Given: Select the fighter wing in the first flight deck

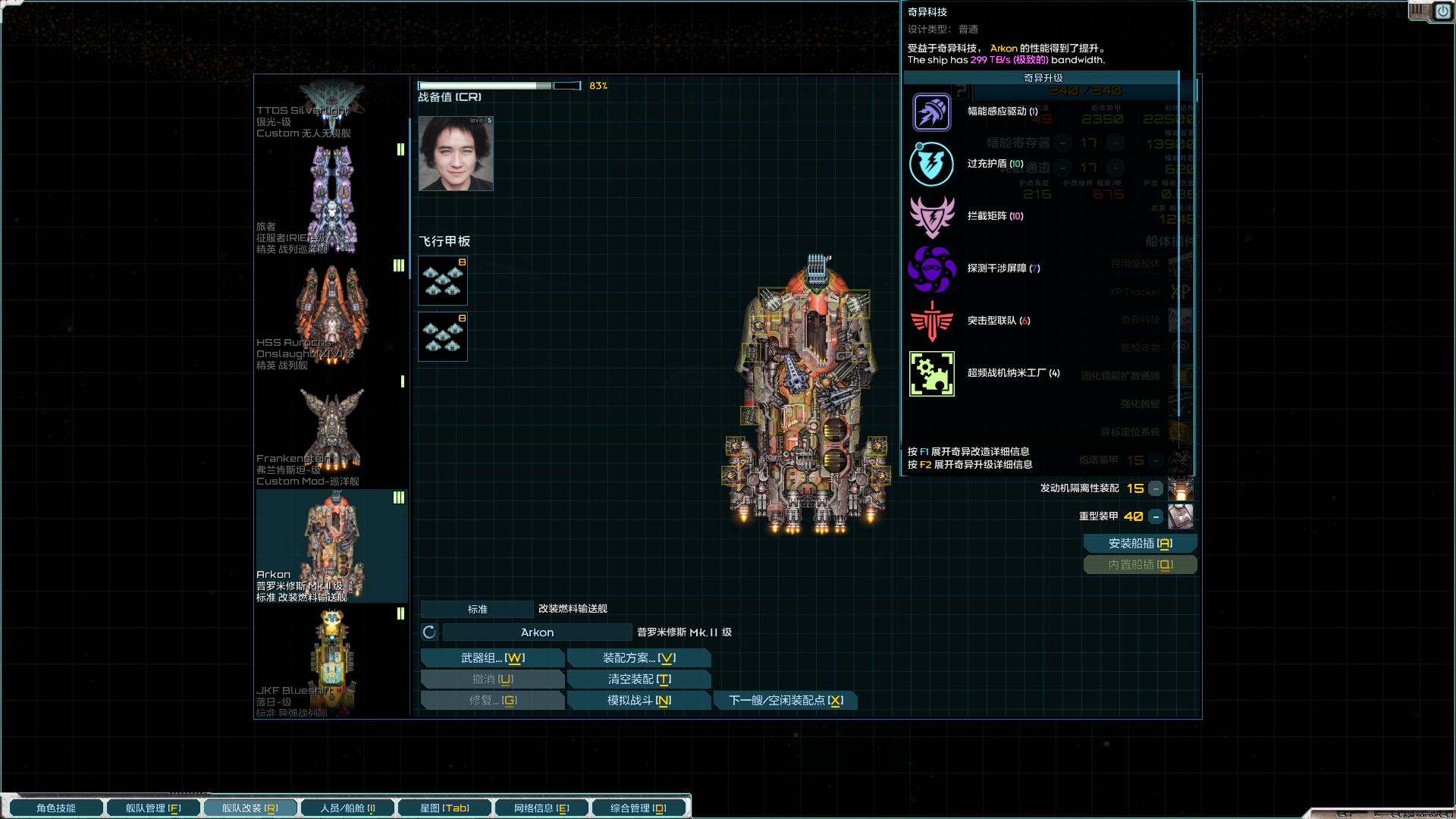Looking at the screenshot, I should click(x=443, y=281).
